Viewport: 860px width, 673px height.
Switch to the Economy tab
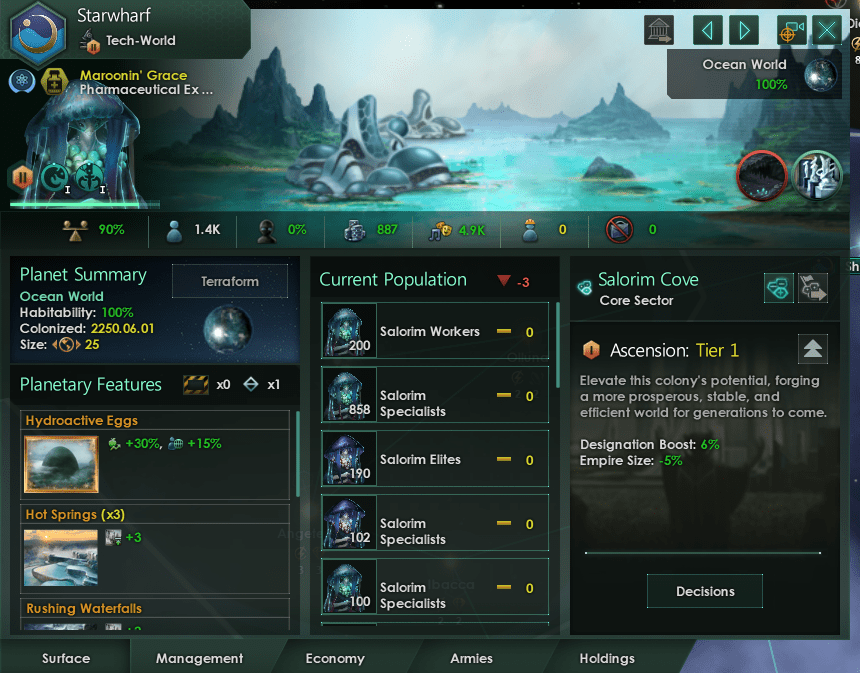click(335, 658)
